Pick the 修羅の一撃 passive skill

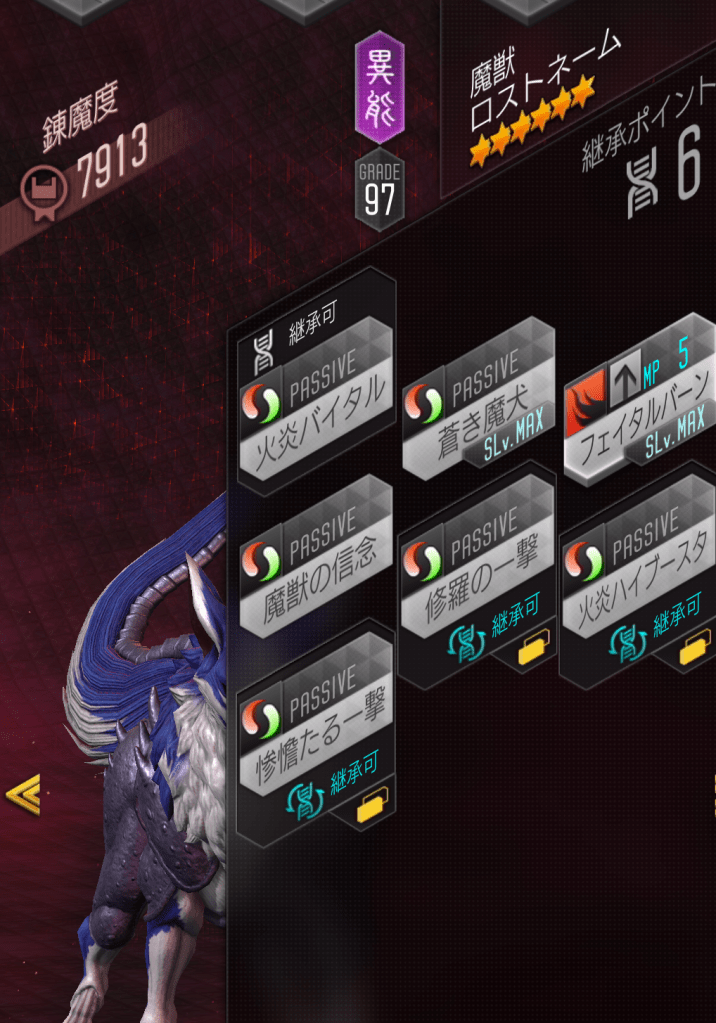[x=476, y=573]
